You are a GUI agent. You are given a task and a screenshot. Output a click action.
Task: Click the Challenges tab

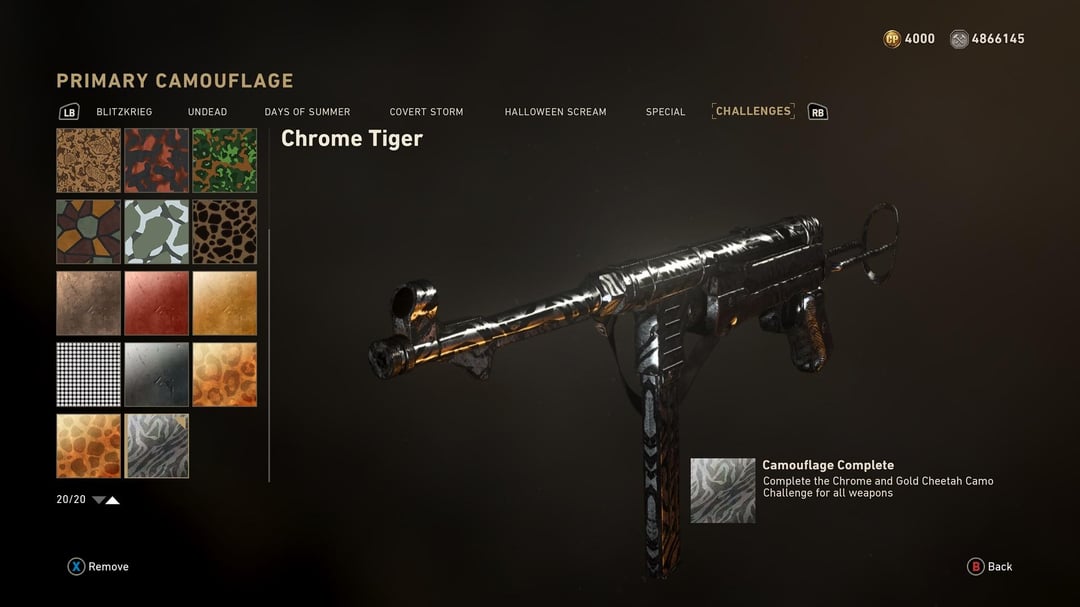click(x=753, y=111)
